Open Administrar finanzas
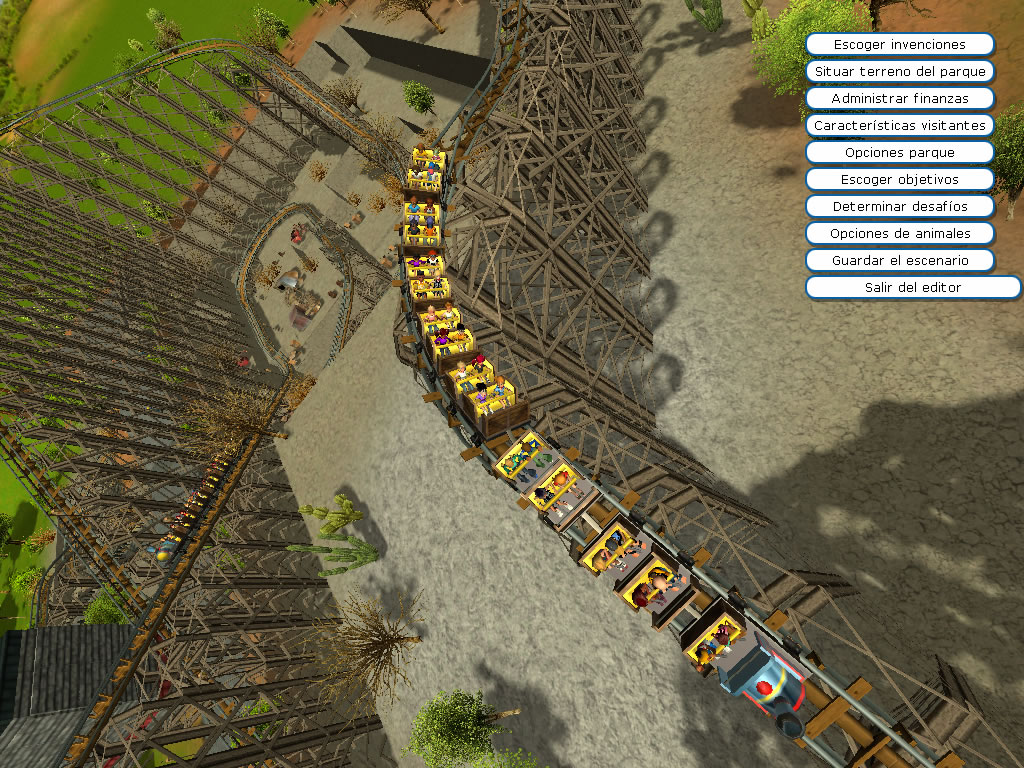 899,99
